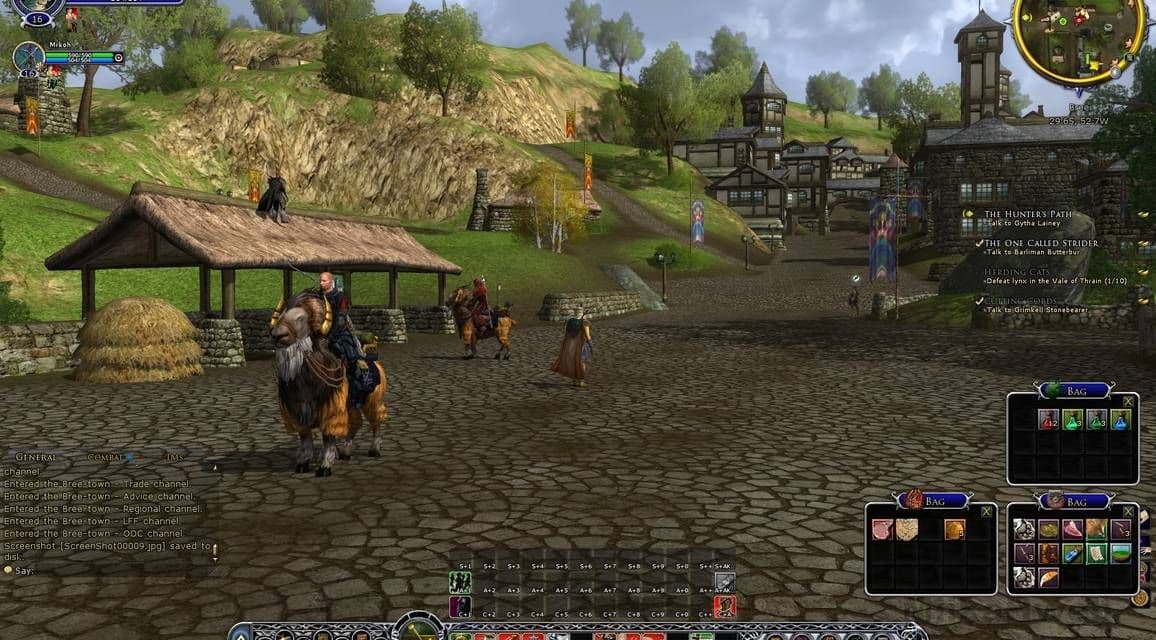1156x640 pixels.
Task: Select the curved claw item
Action: tap(1048, 578)
